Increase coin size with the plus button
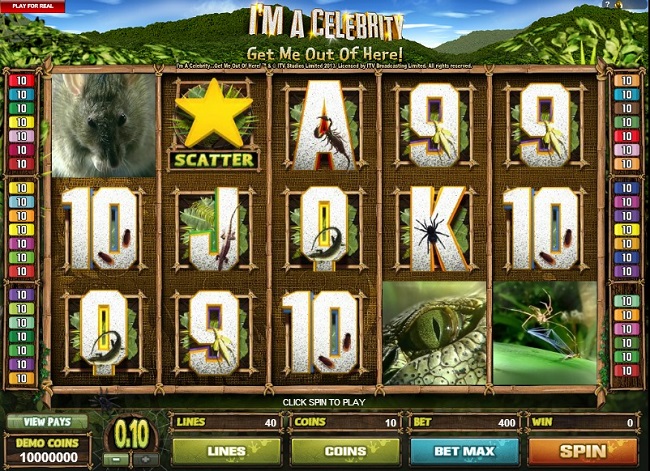This screenshot has width=650, height=471. coord(148,460)
